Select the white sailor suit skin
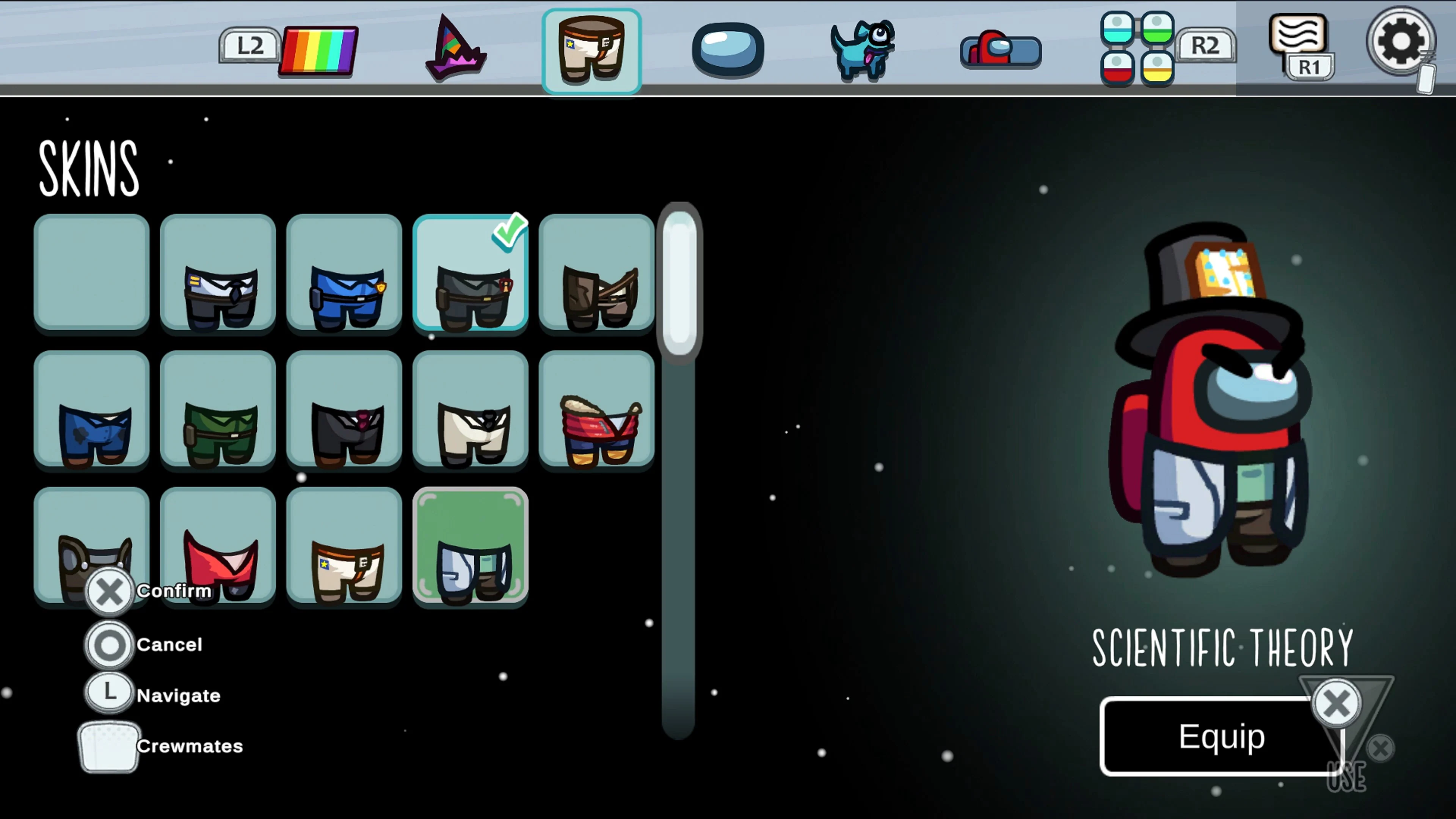This screenshot has height=819, width=1456. (471, 411)
